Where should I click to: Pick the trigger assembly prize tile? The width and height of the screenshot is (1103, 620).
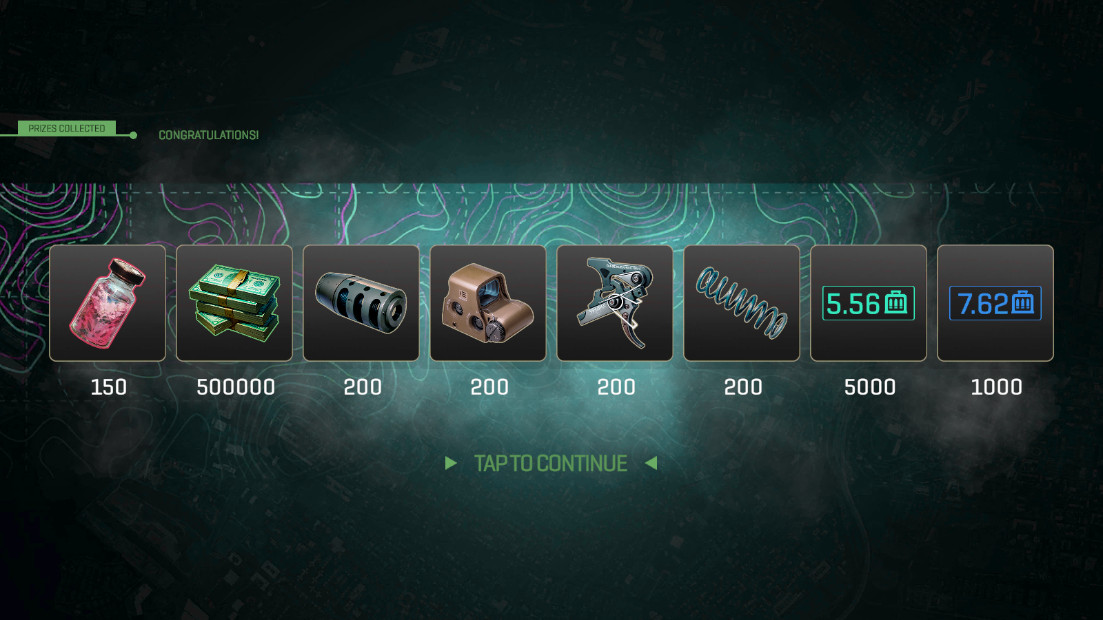616,303
